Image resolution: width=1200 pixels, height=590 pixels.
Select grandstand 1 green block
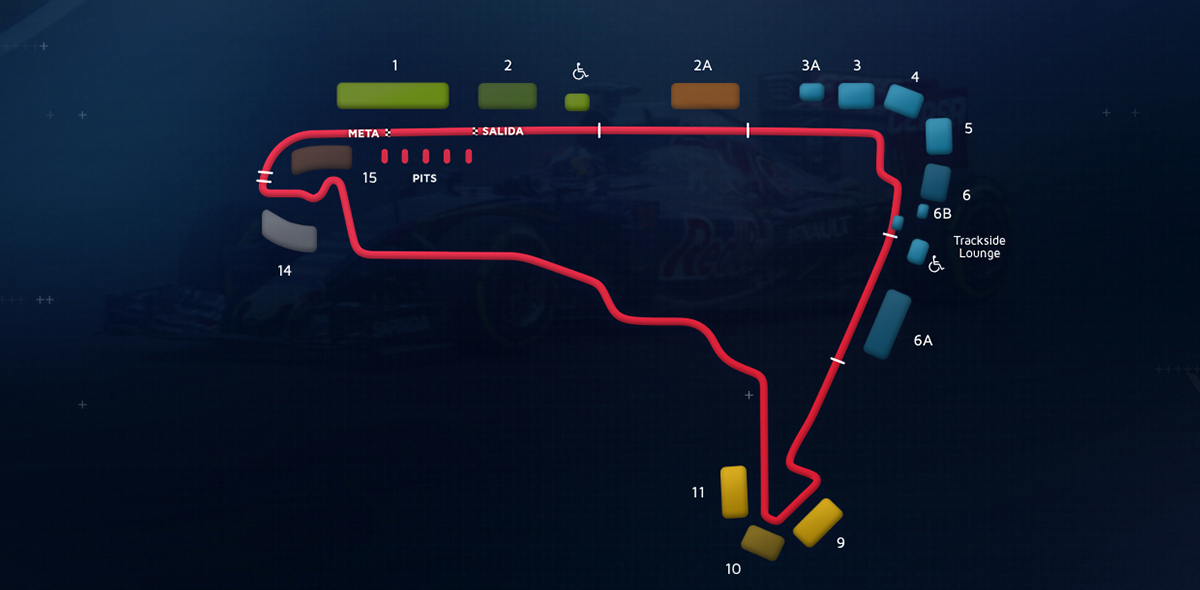pos(392,95)
